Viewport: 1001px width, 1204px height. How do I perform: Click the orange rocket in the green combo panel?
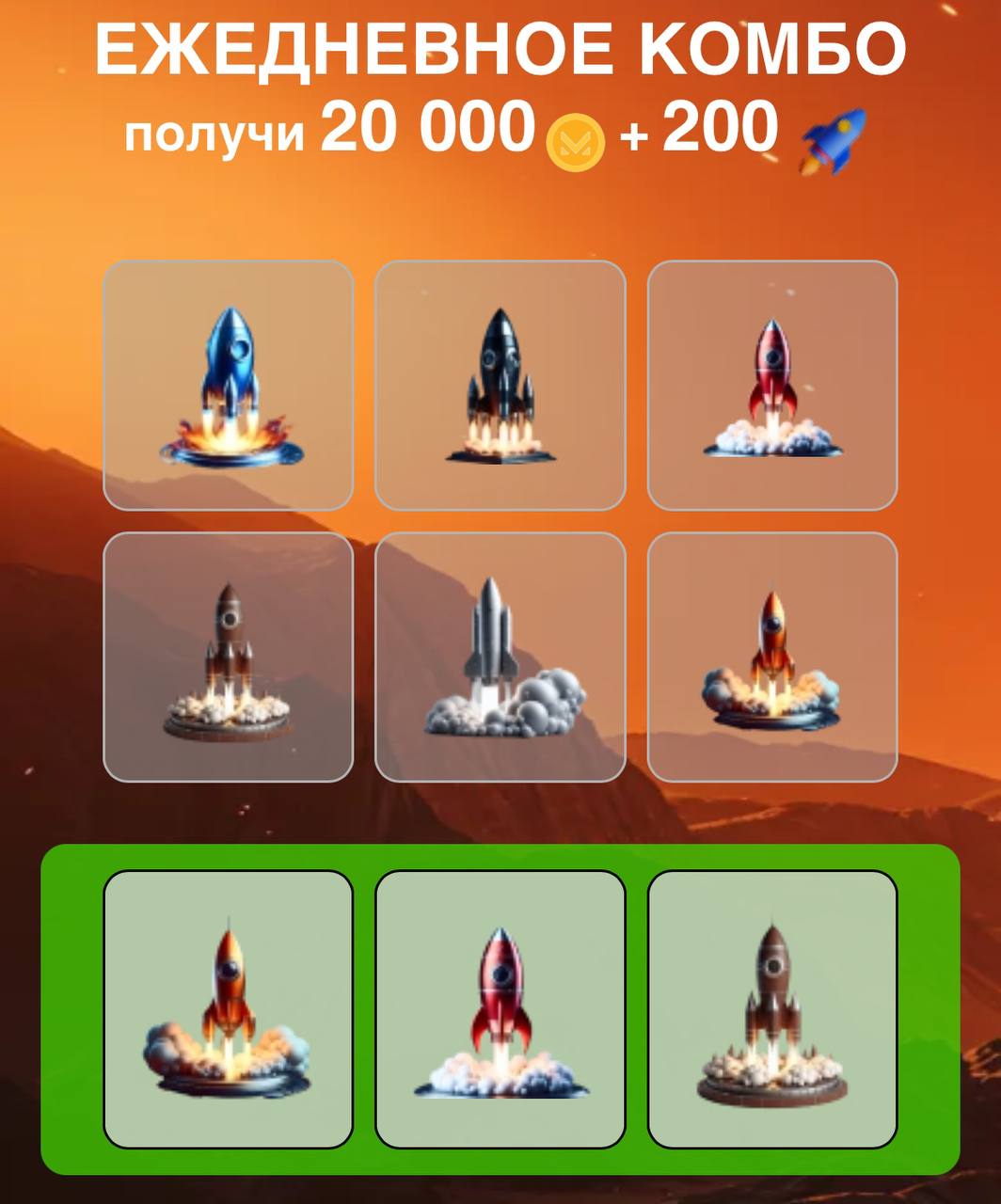(229, 1008)
